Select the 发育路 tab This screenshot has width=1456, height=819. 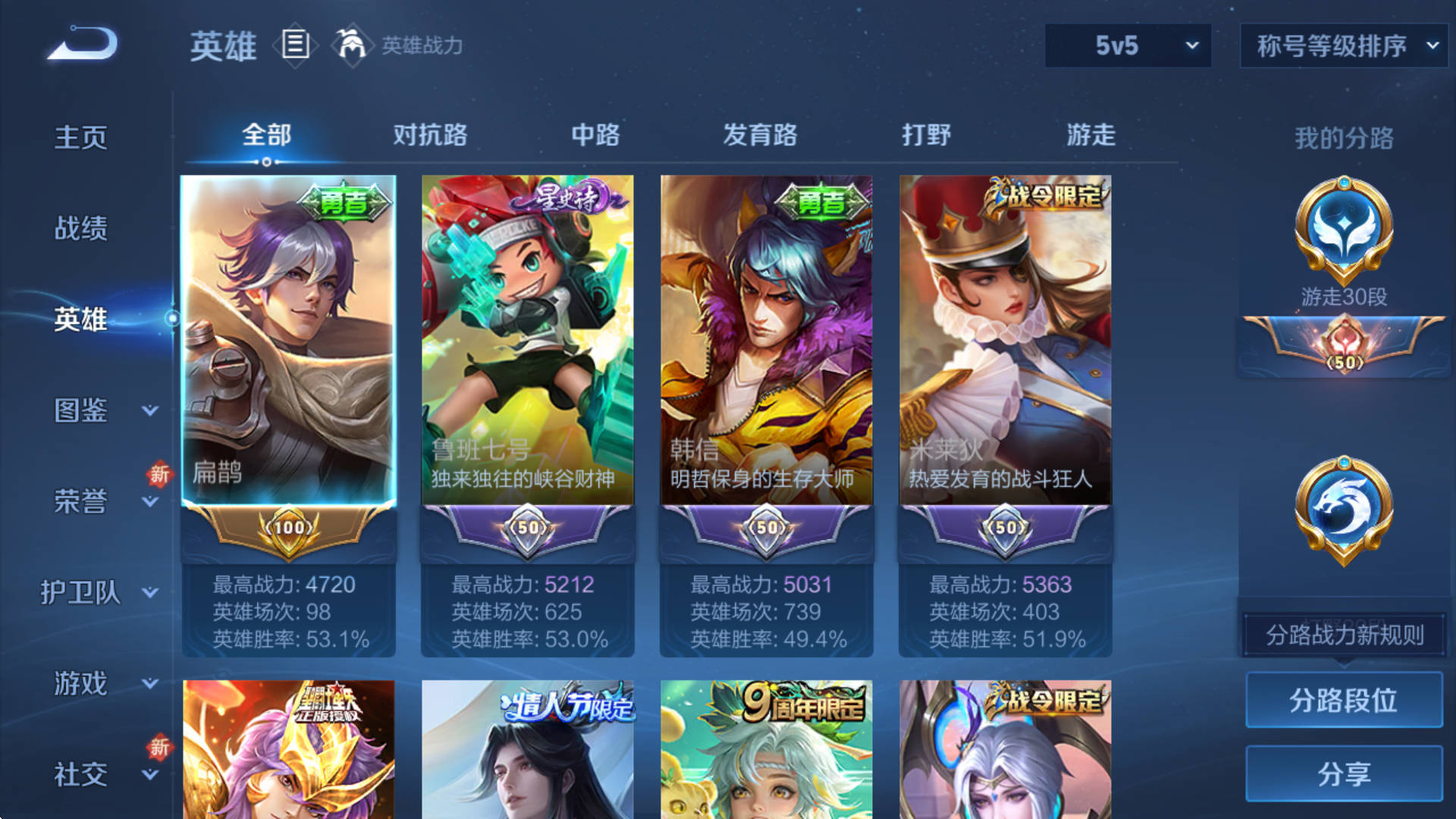click(x=760, y=135)
